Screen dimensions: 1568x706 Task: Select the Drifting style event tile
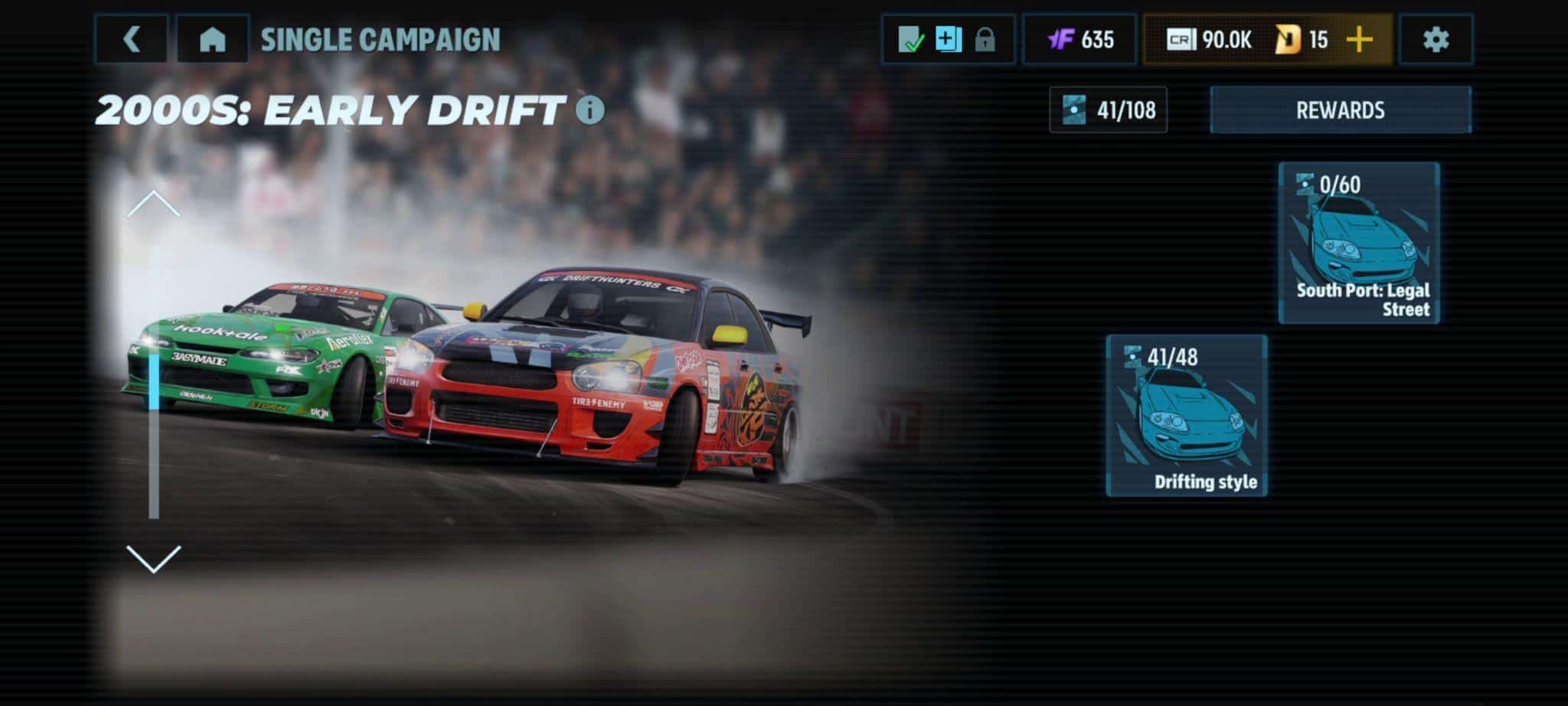point(1187,416)
